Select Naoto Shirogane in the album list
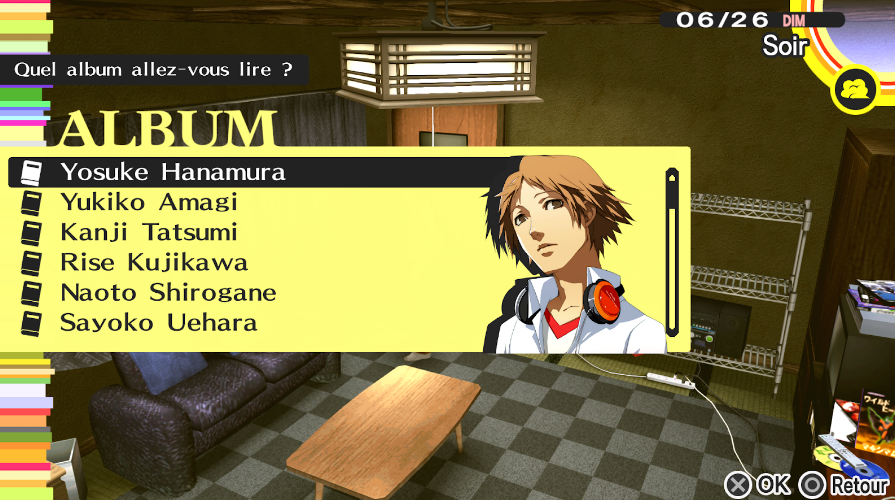895x500 pixels. [167, 293]
